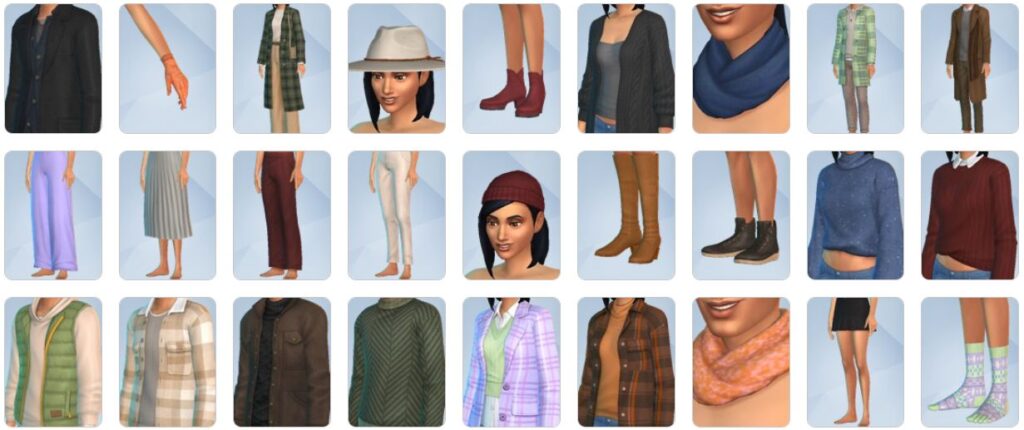This screenshot has height=430, width=1024.
Task: Select the blue turtleneck sweater
Action: click(855, 215)
